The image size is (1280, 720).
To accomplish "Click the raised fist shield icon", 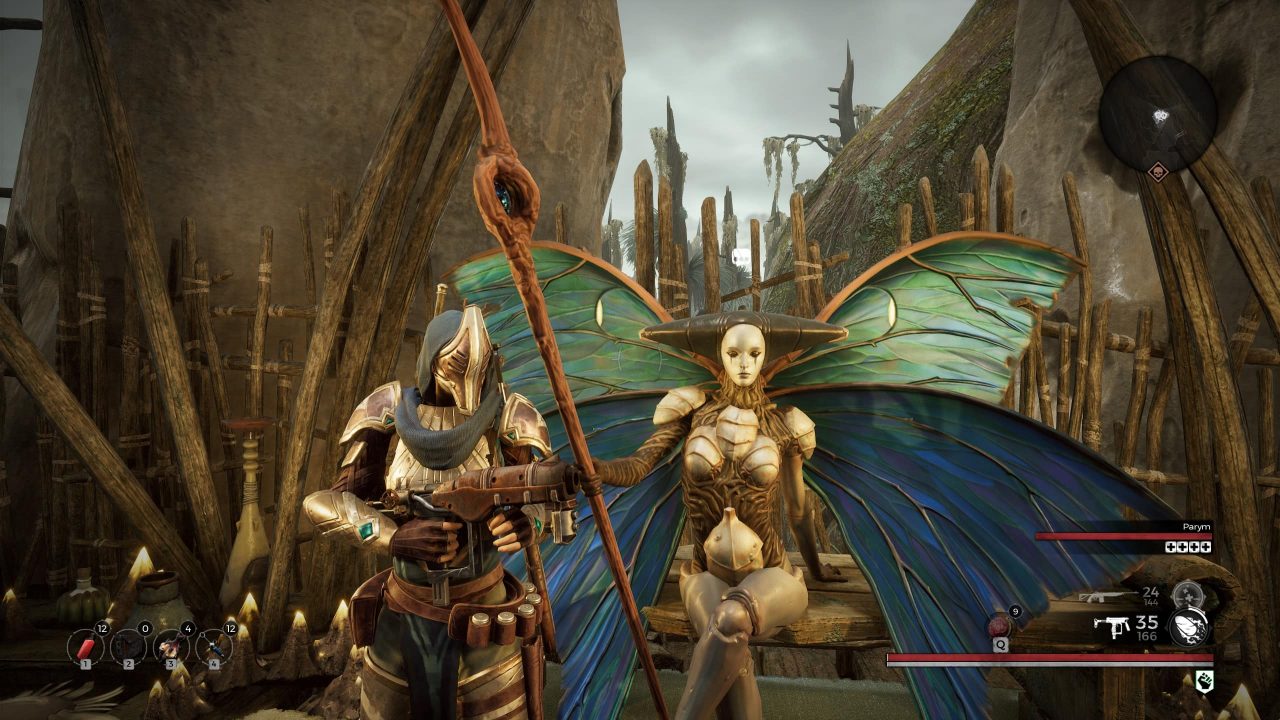I will tap(1206, 682).
